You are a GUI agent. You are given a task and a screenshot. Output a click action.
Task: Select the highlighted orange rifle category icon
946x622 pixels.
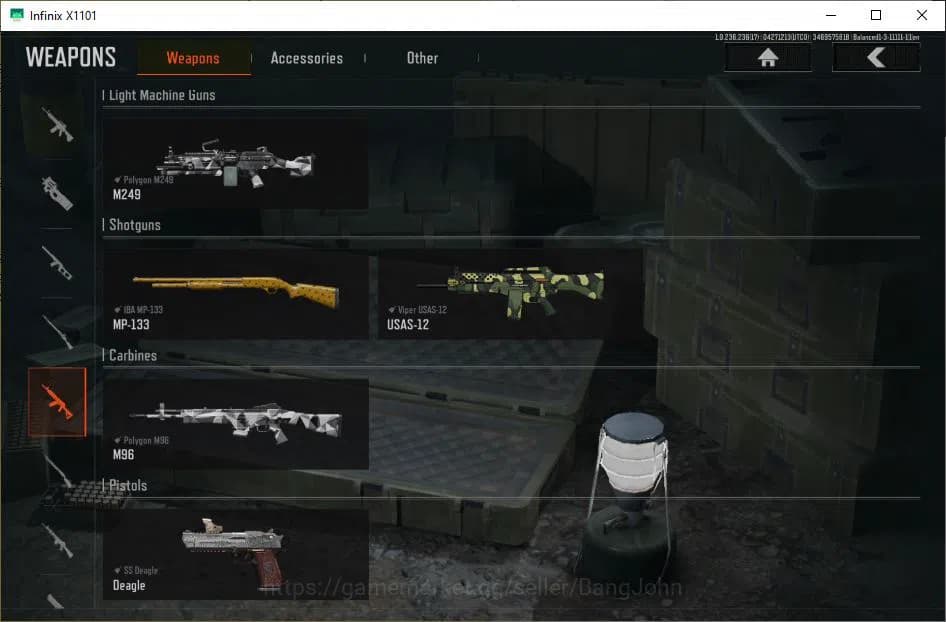(x=57, y=402)
